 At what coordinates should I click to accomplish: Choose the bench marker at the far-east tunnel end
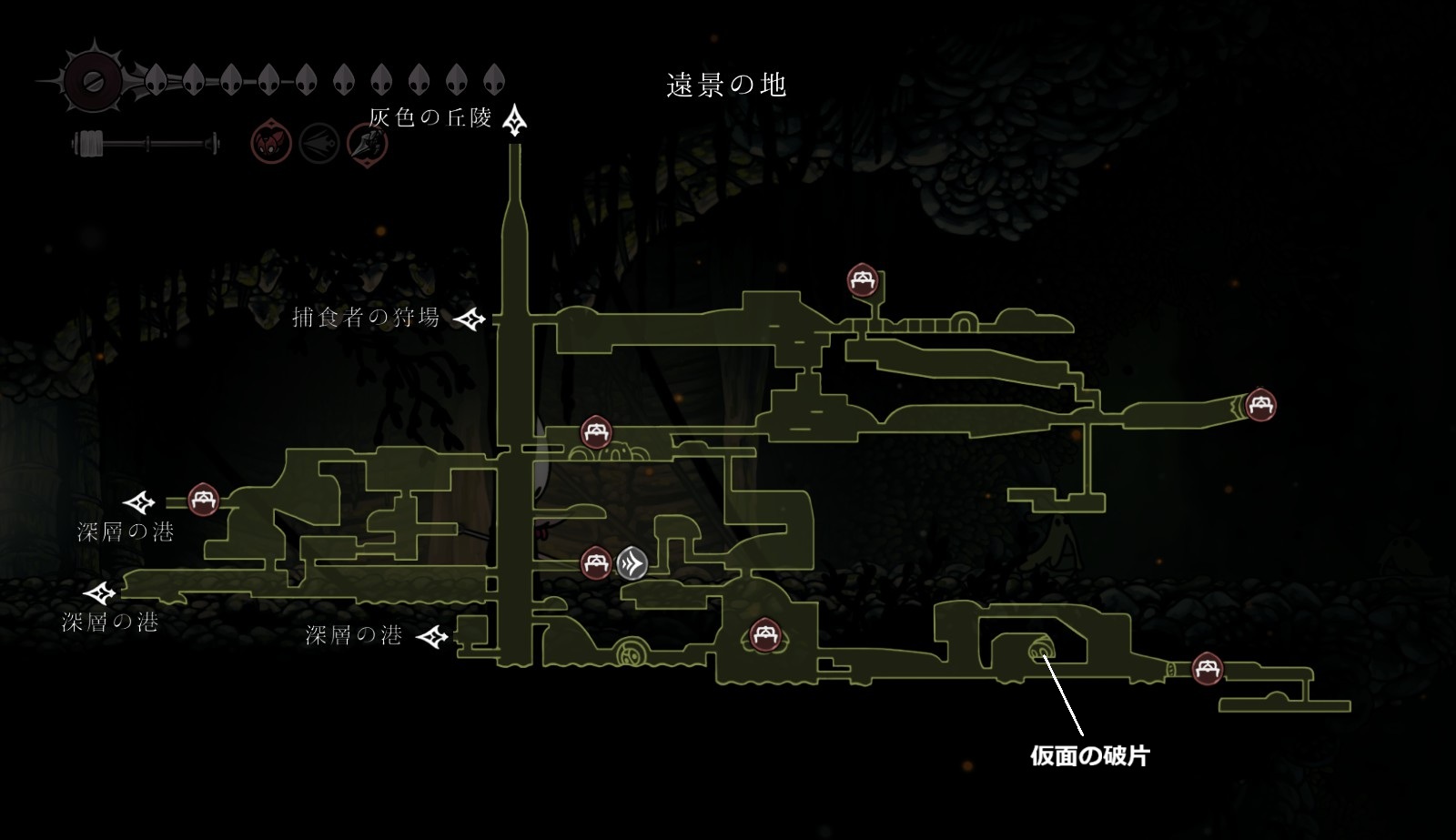click(1260, 404)
